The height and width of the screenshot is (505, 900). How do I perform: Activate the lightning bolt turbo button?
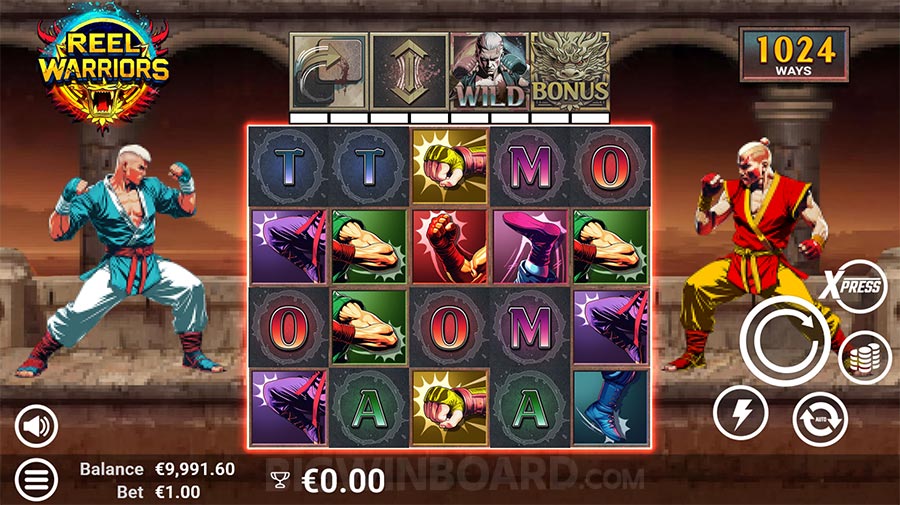click(740, 412)
